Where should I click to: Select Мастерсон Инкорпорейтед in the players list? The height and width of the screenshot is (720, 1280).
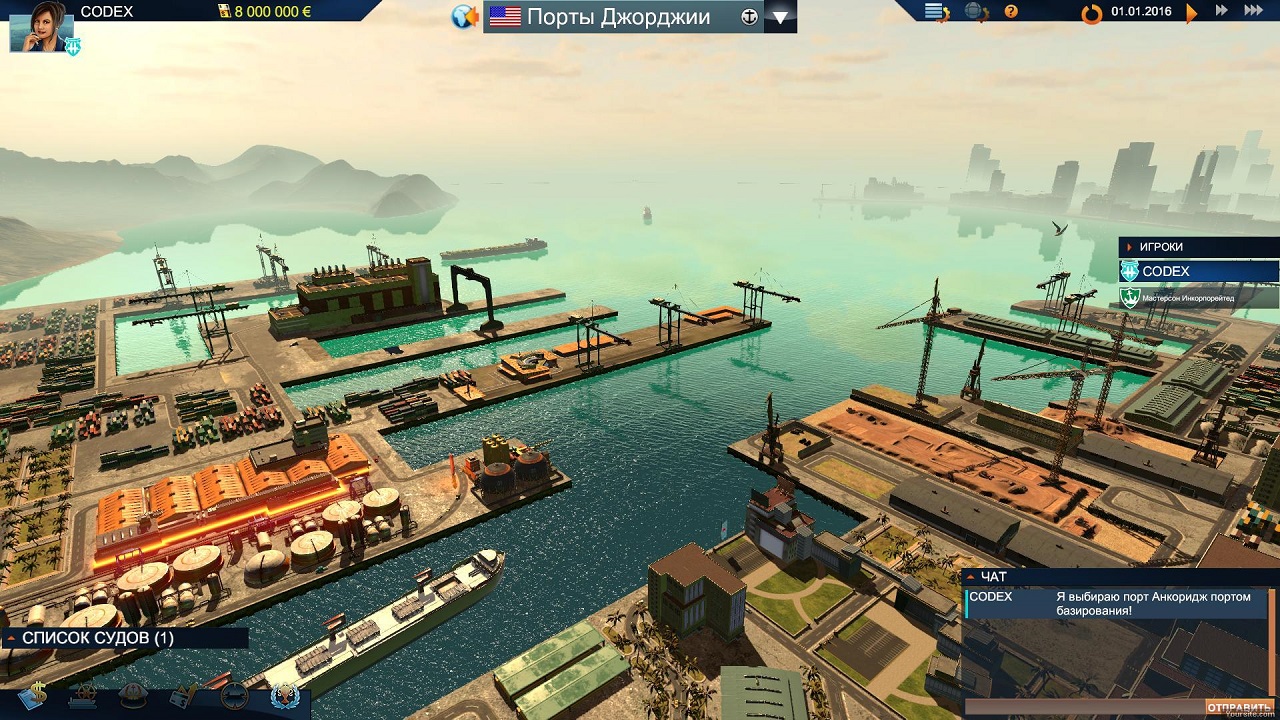pyautogui.click(x=1199, y=298)
